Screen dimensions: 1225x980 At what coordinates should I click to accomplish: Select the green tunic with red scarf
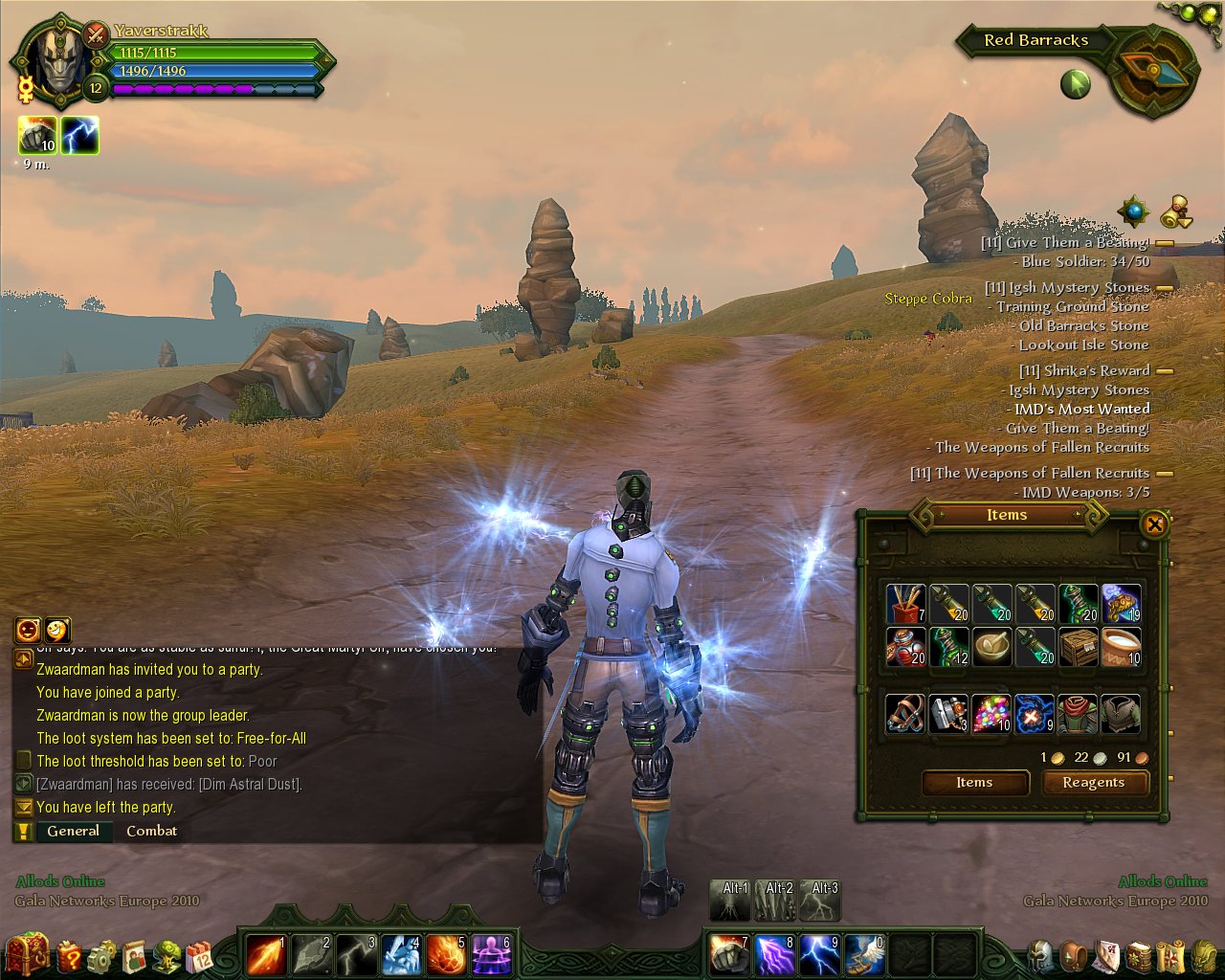pyautogui.click(x=1078, y=714)
